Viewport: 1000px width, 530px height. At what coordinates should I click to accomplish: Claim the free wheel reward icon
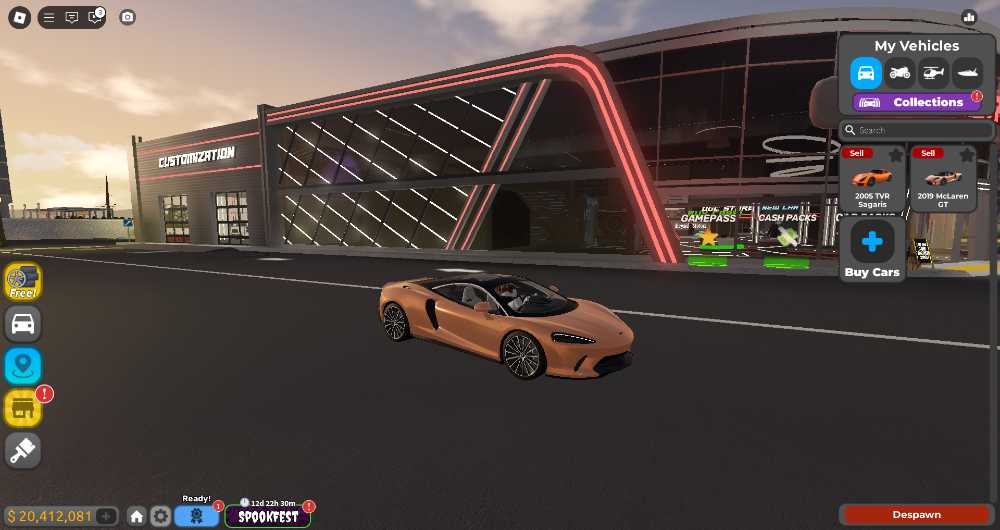(x=23, y=281)
